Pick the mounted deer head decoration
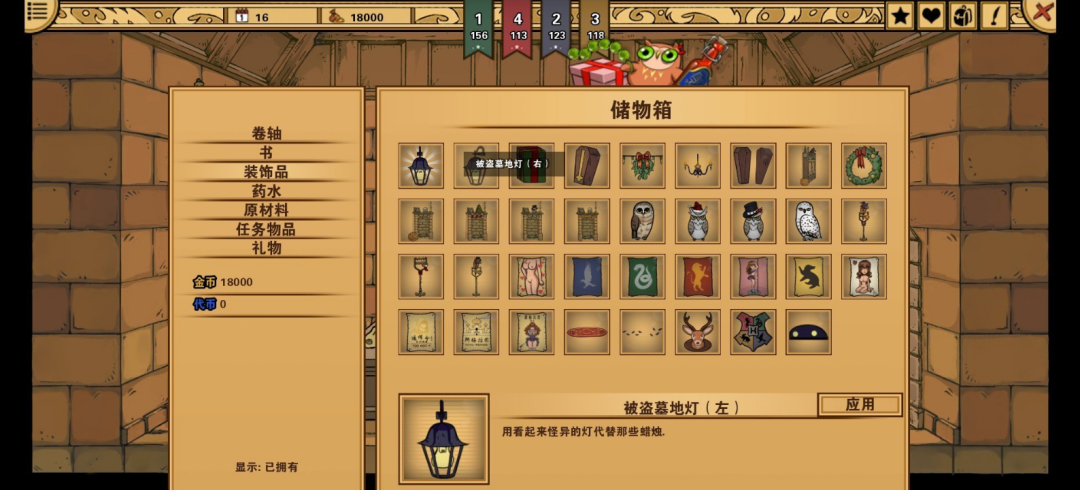 [698, 332]
